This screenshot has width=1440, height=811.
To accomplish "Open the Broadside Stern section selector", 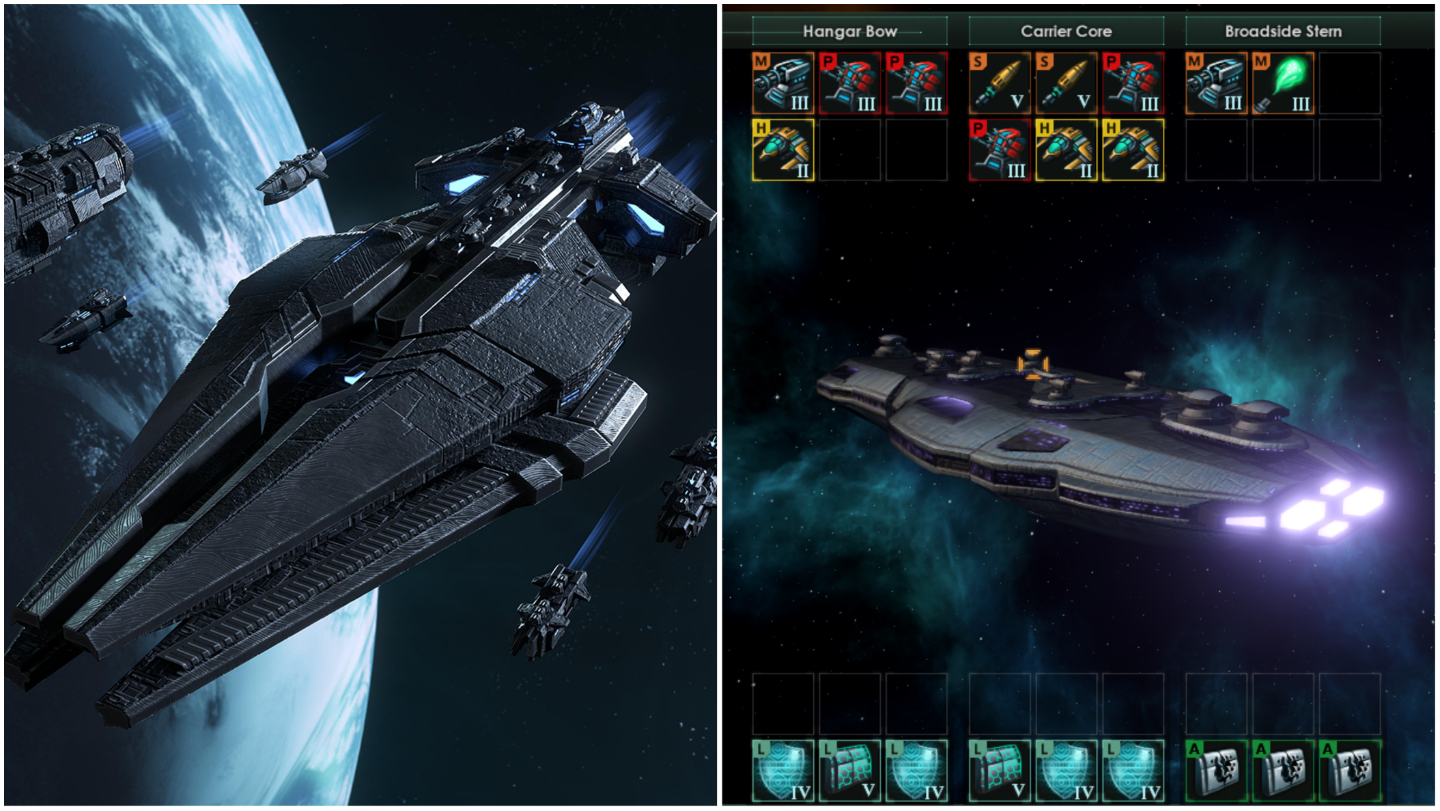I will 1283,31.
